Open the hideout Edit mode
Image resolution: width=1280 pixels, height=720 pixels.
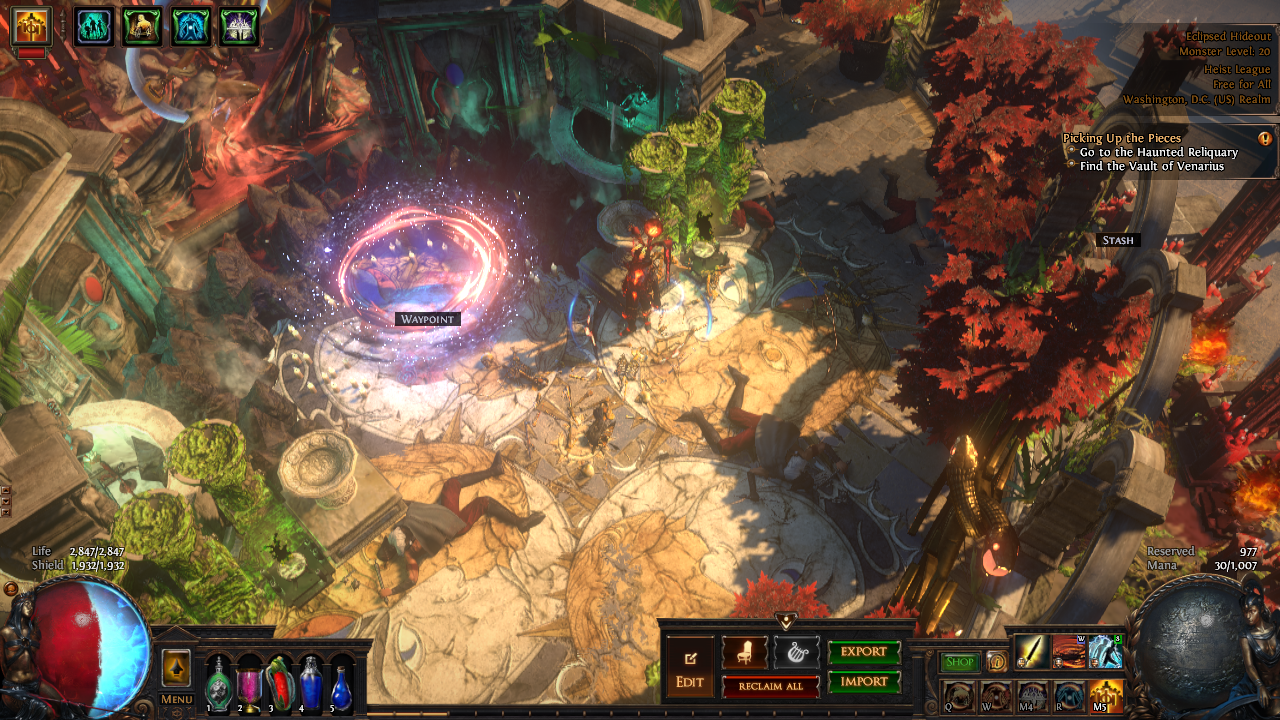pos(690,667)
